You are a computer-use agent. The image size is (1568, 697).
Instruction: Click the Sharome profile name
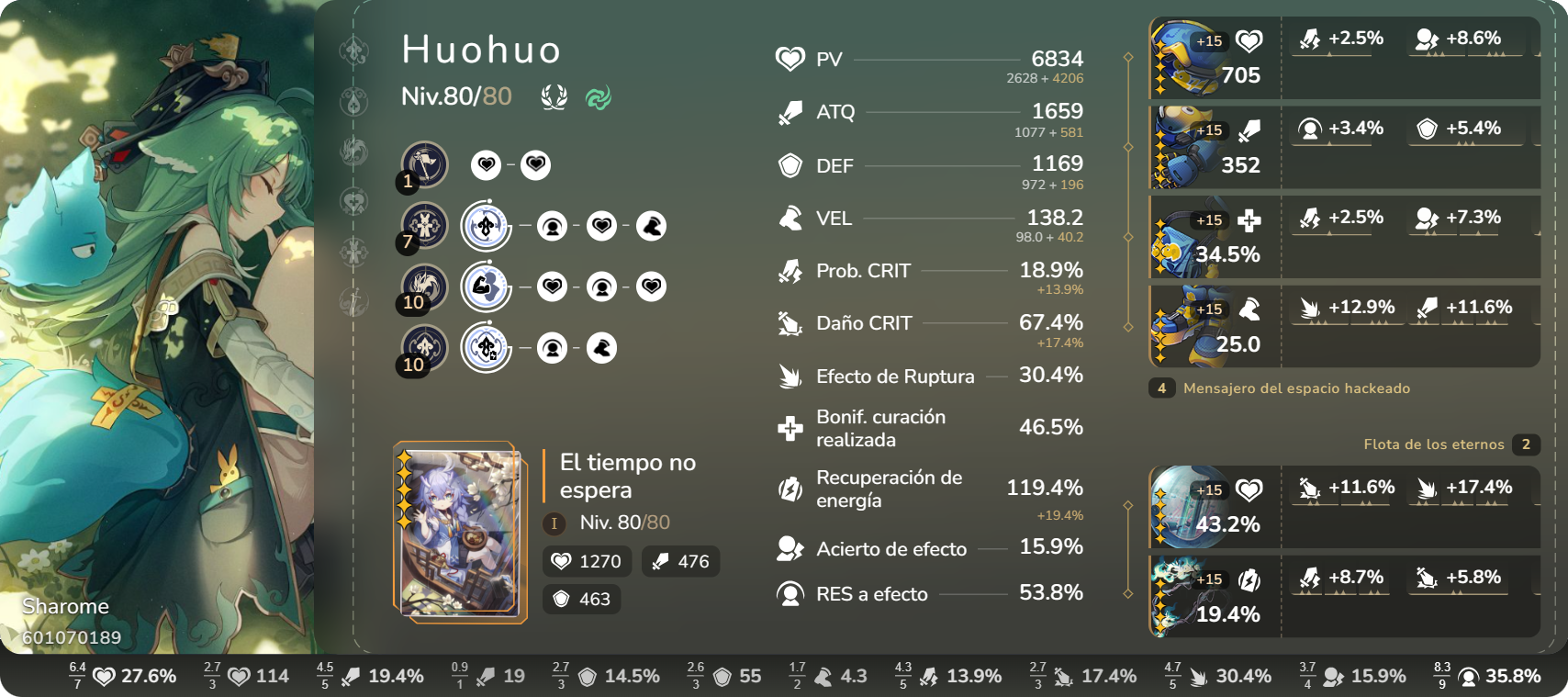(x=66, y=605)
